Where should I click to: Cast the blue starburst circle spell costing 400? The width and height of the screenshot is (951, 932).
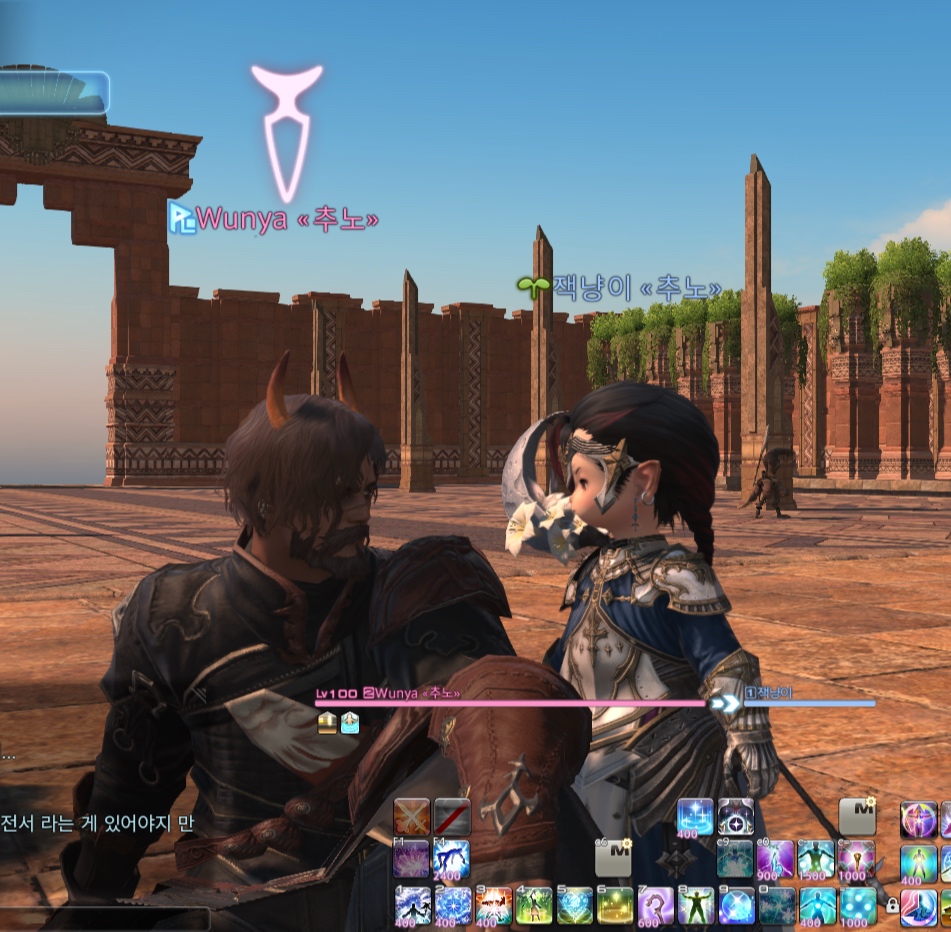695,817
